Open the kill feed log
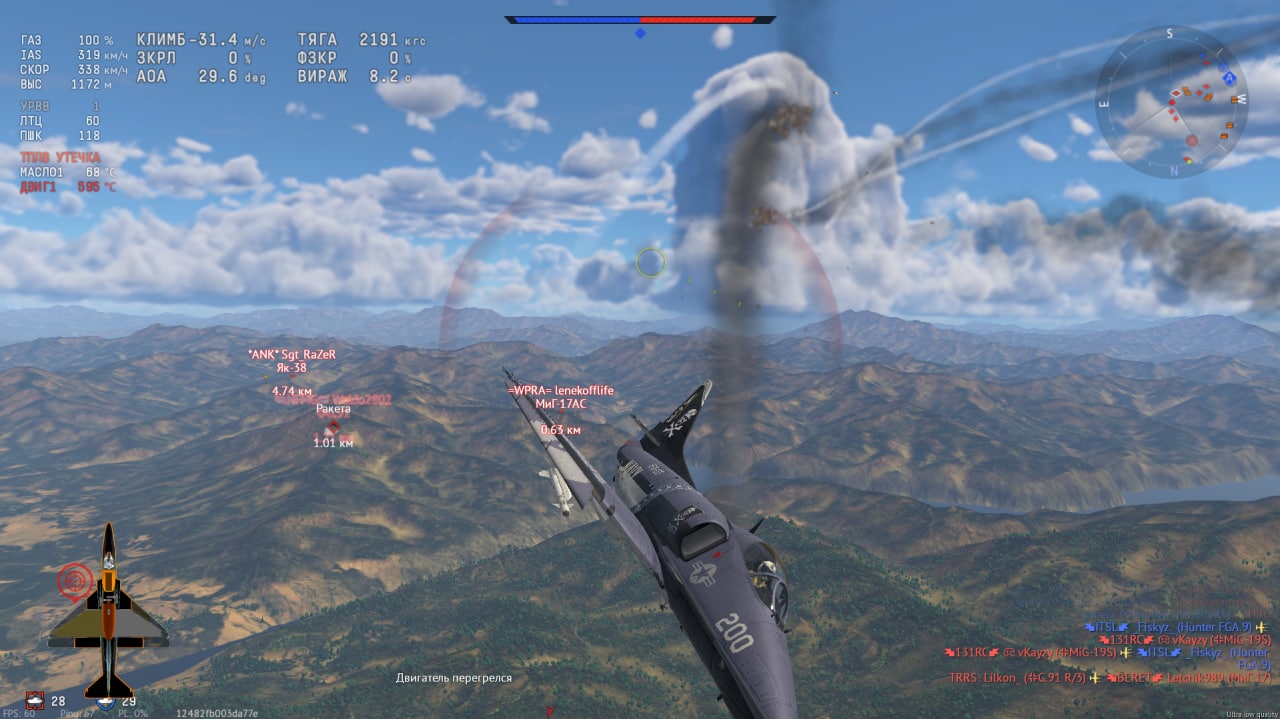The width and height of the screenshot is (1280, 719). point(1108,652)
